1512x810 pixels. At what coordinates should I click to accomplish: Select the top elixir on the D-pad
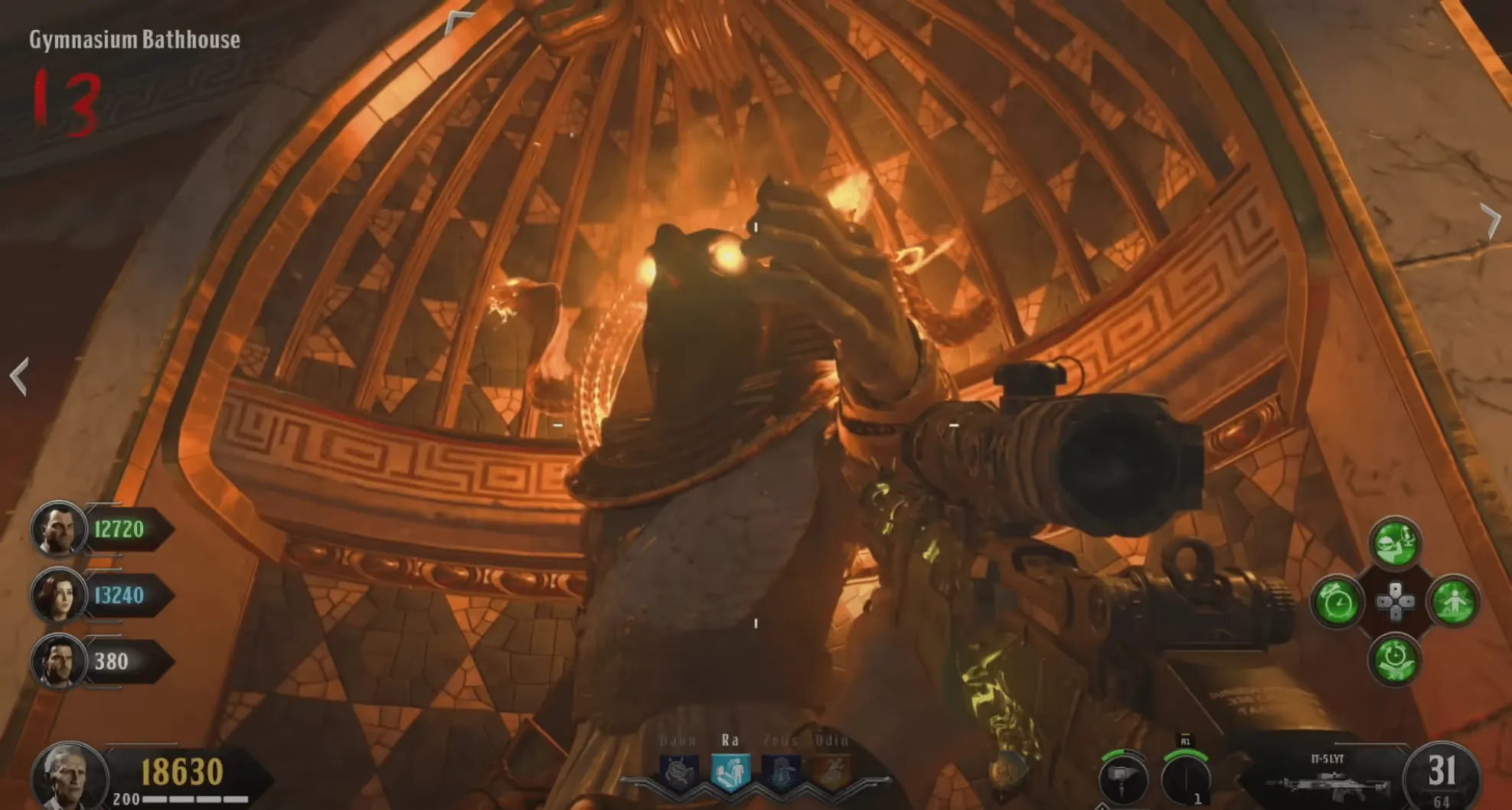[1395, 544]
